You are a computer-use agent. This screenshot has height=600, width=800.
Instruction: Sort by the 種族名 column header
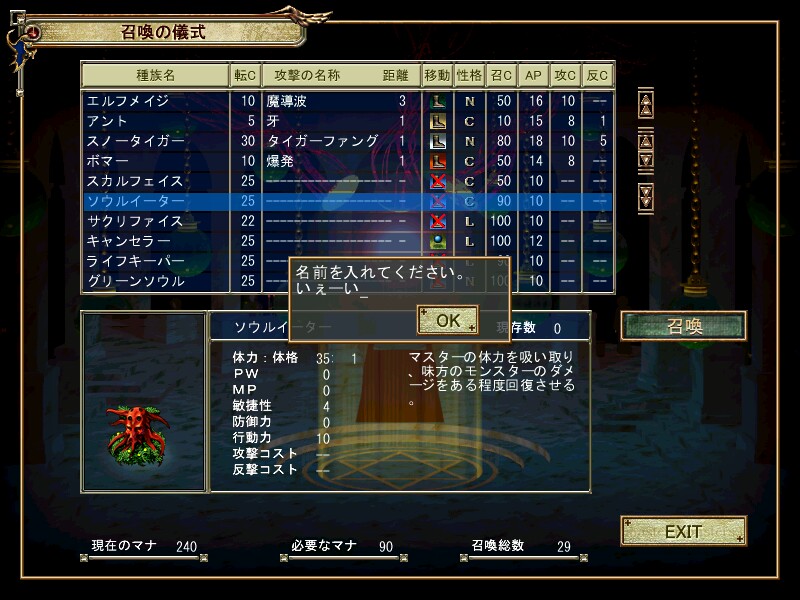click(155, 75)
